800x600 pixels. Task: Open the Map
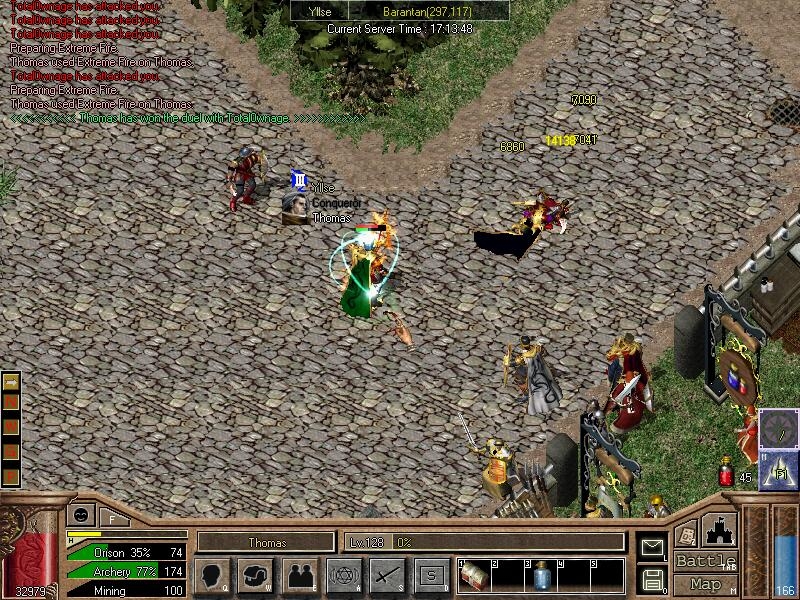coord(706,584)
